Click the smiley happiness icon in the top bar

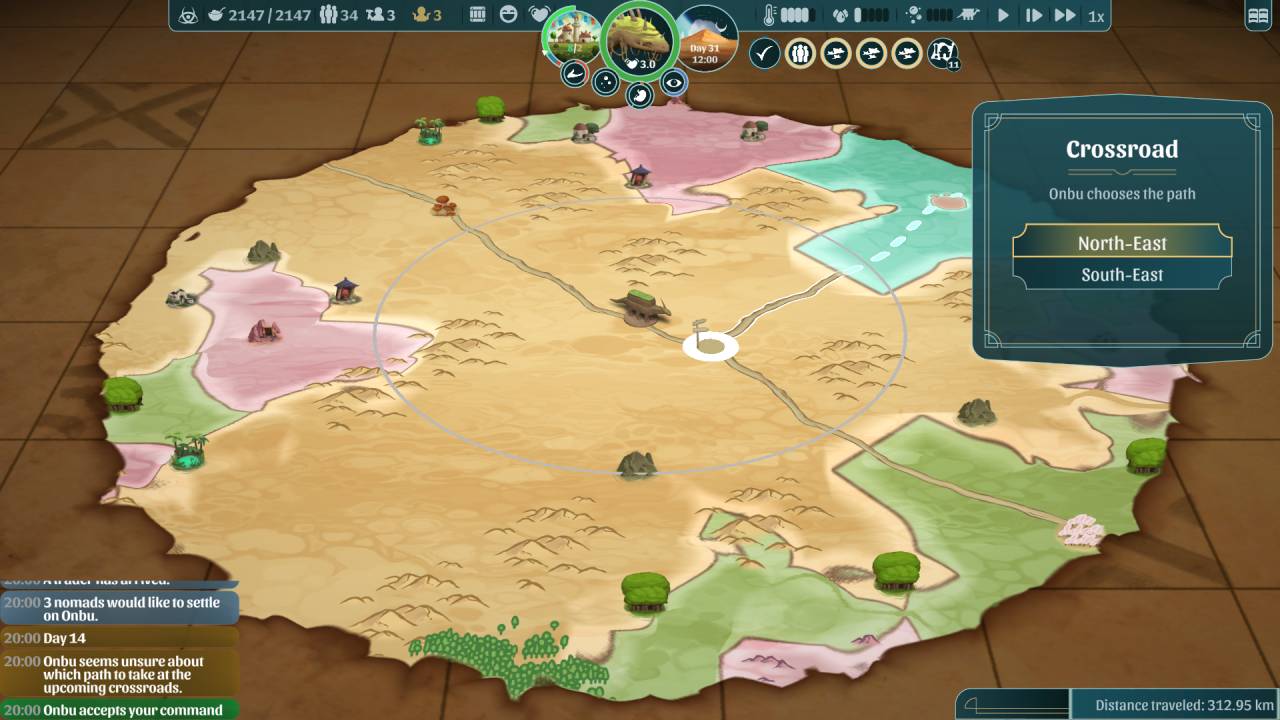tap(506, 14)
